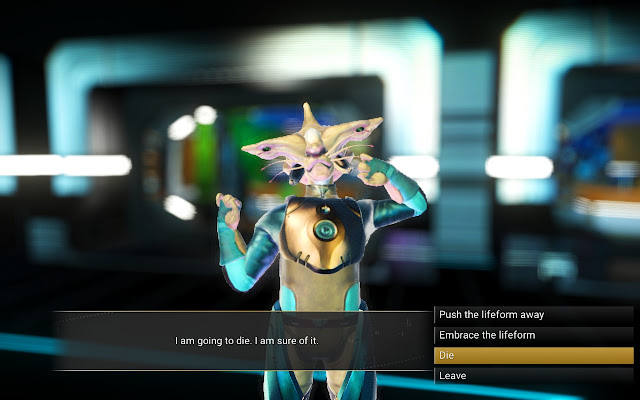Select "Embrace the lifeform" option
This screenshot has height=400, width=640.
click(x=534, y=335)
